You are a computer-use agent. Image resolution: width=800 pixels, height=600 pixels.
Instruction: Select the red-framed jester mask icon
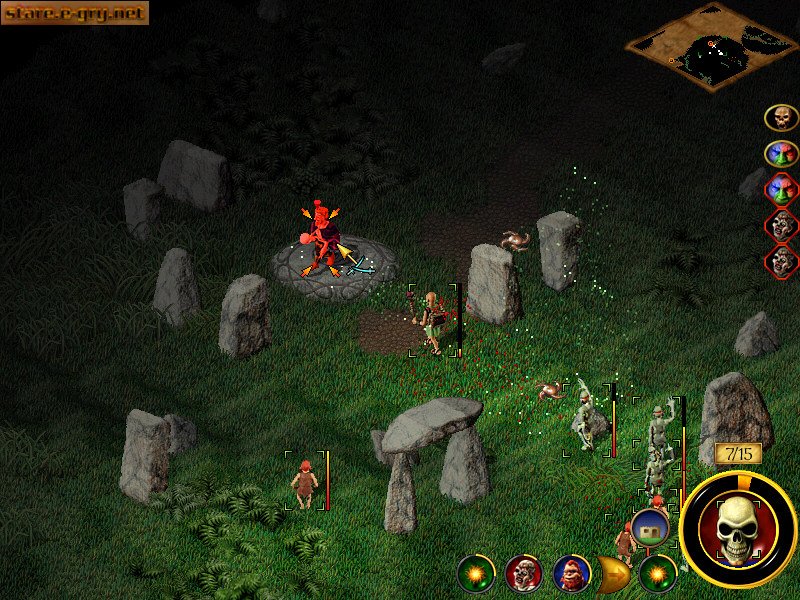(781, 188)
